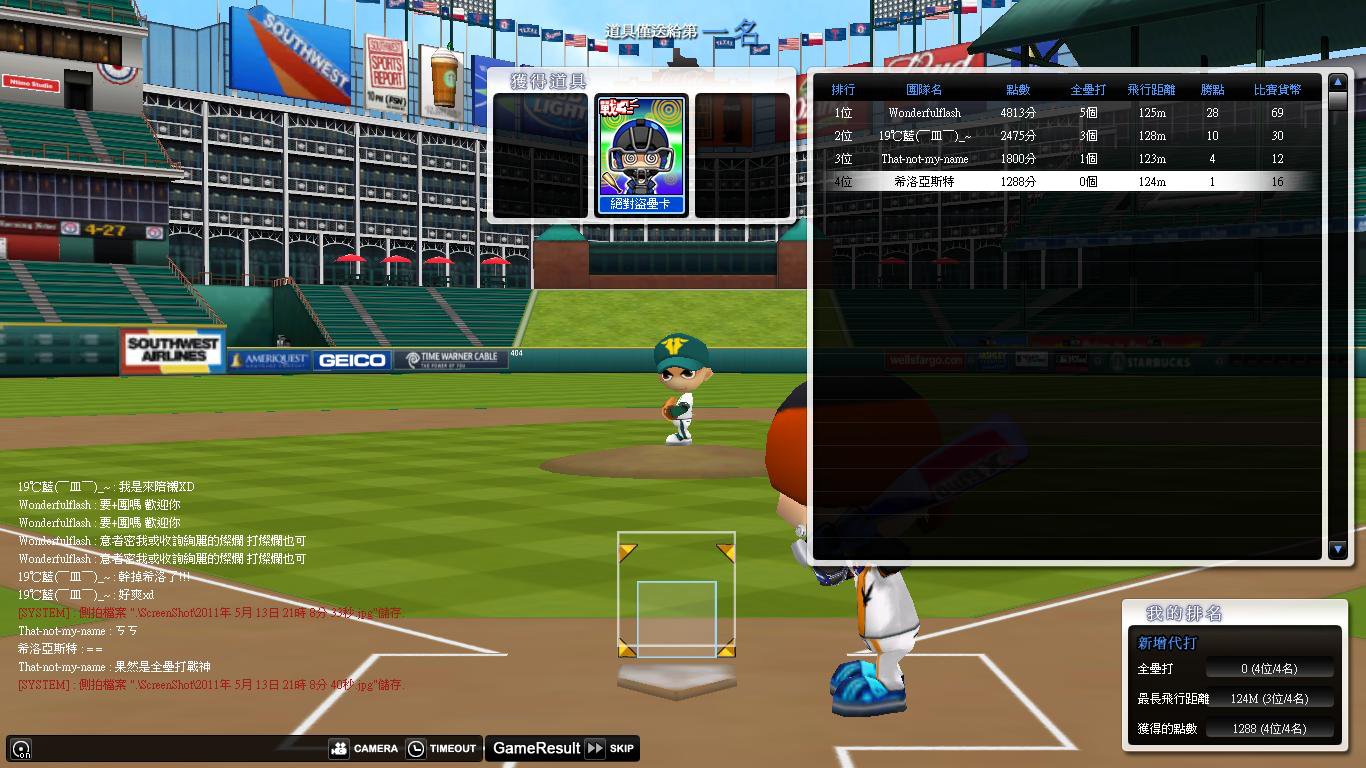Skip the game result screen
Viewport: 1366px width, 768px height.
coord(610,748)
